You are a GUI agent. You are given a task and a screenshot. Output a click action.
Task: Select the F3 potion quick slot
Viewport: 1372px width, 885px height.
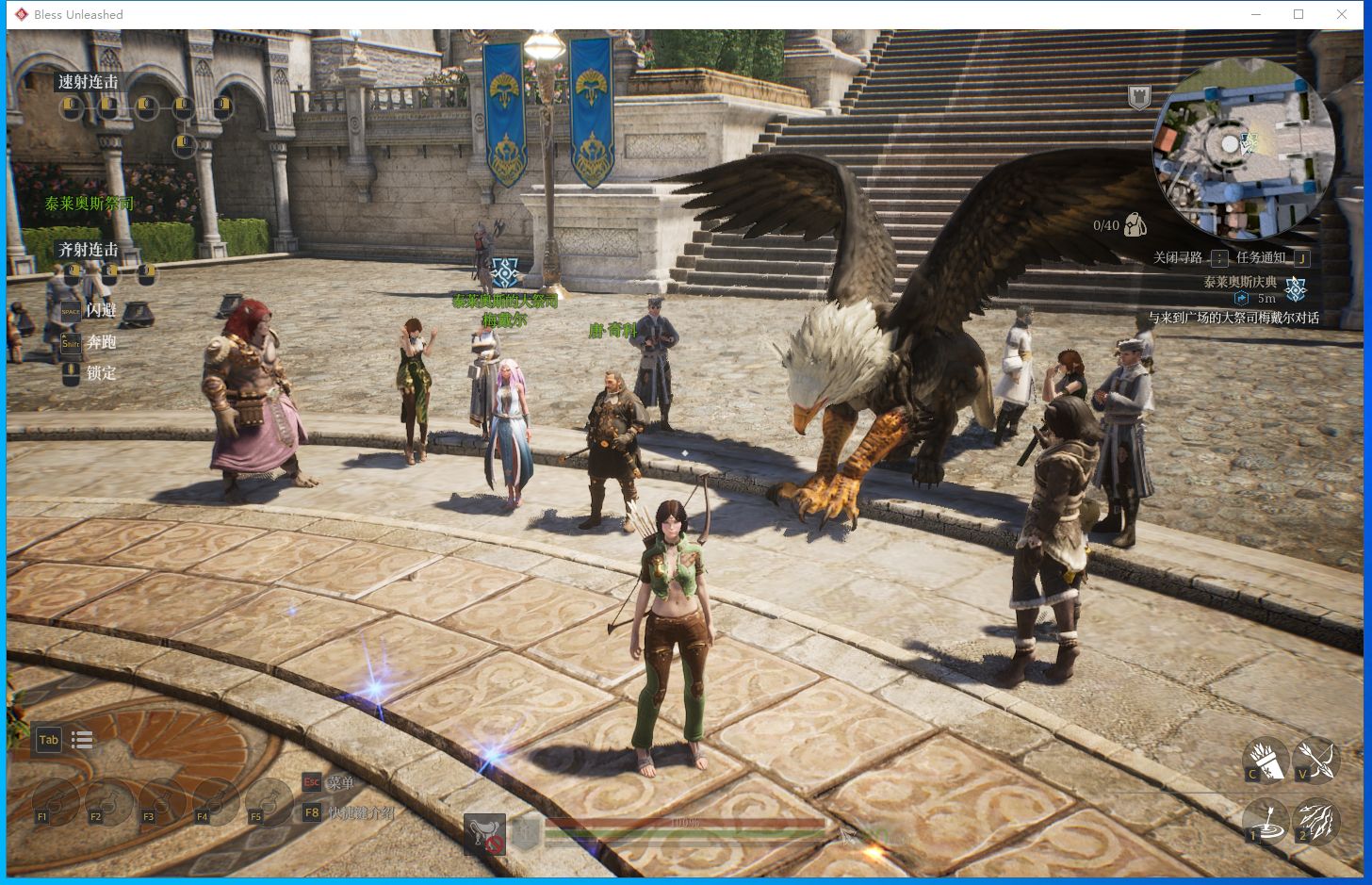click(162, 803)
